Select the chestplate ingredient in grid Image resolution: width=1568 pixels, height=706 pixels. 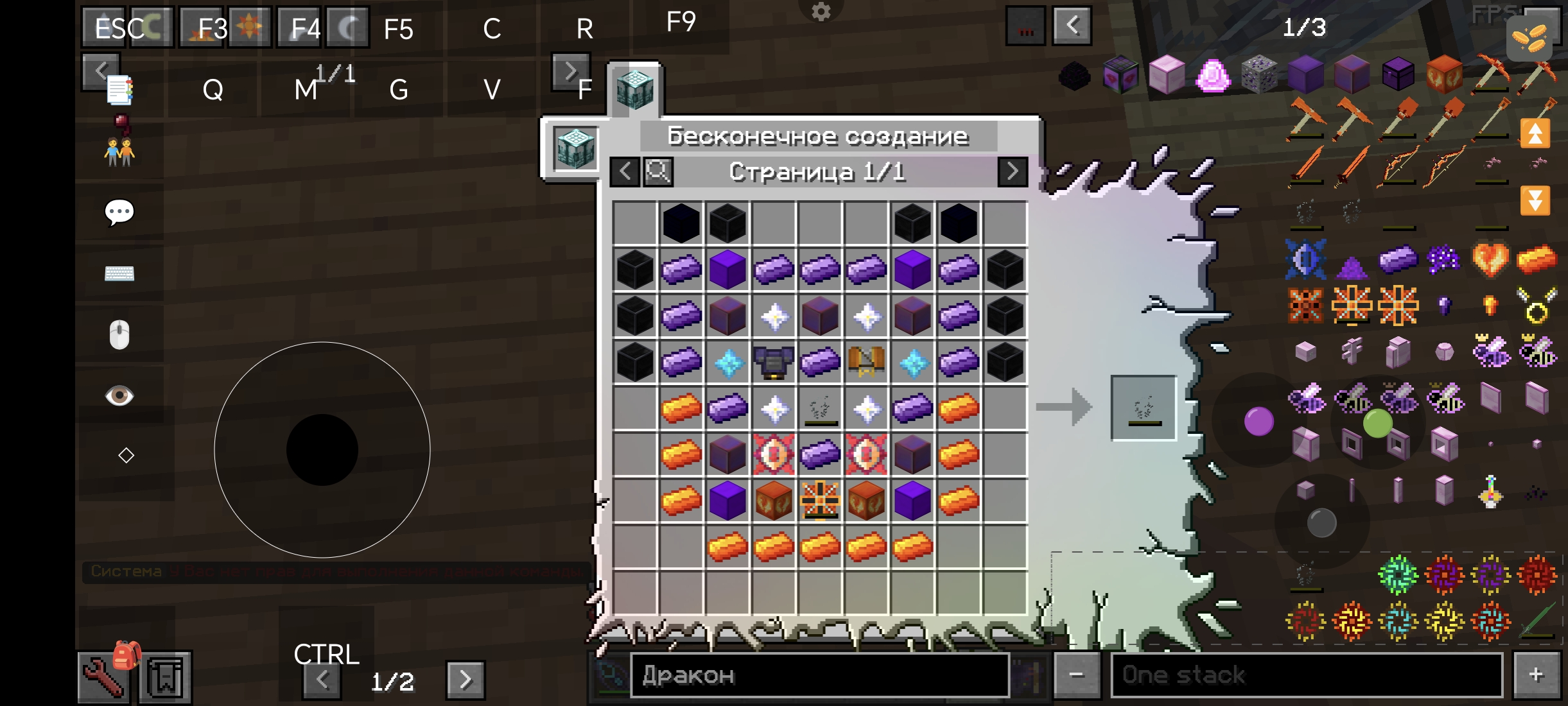pyautogui.click(x=774, y=363)
